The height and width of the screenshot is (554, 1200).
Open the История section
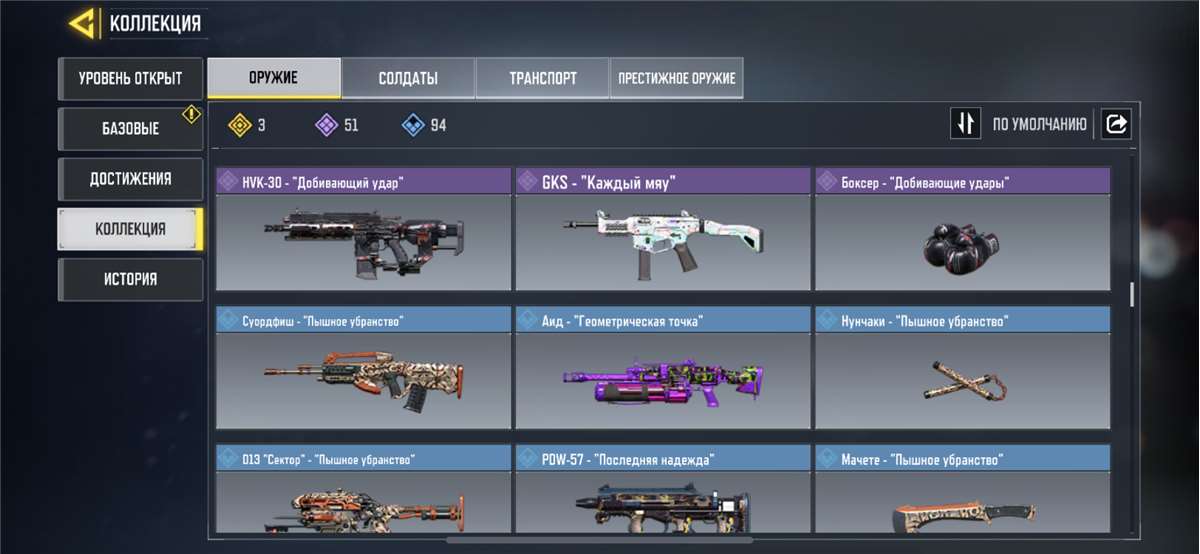coord(130,279)
